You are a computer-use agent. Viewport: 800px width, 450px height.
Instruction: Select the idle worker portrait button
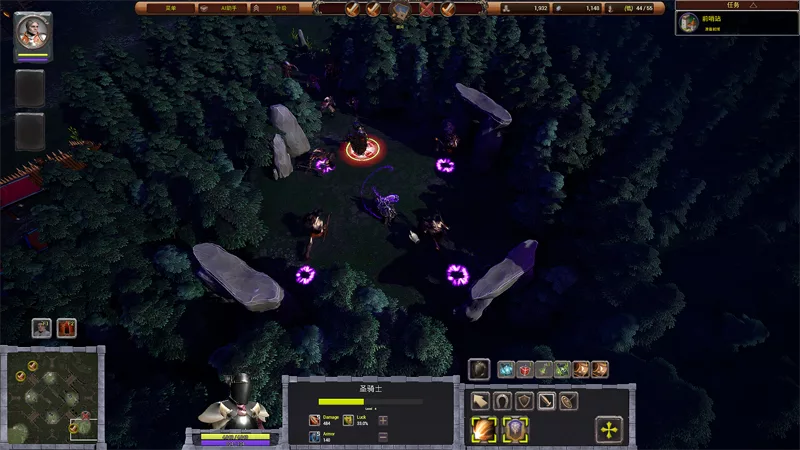click(x=41, y=327)
